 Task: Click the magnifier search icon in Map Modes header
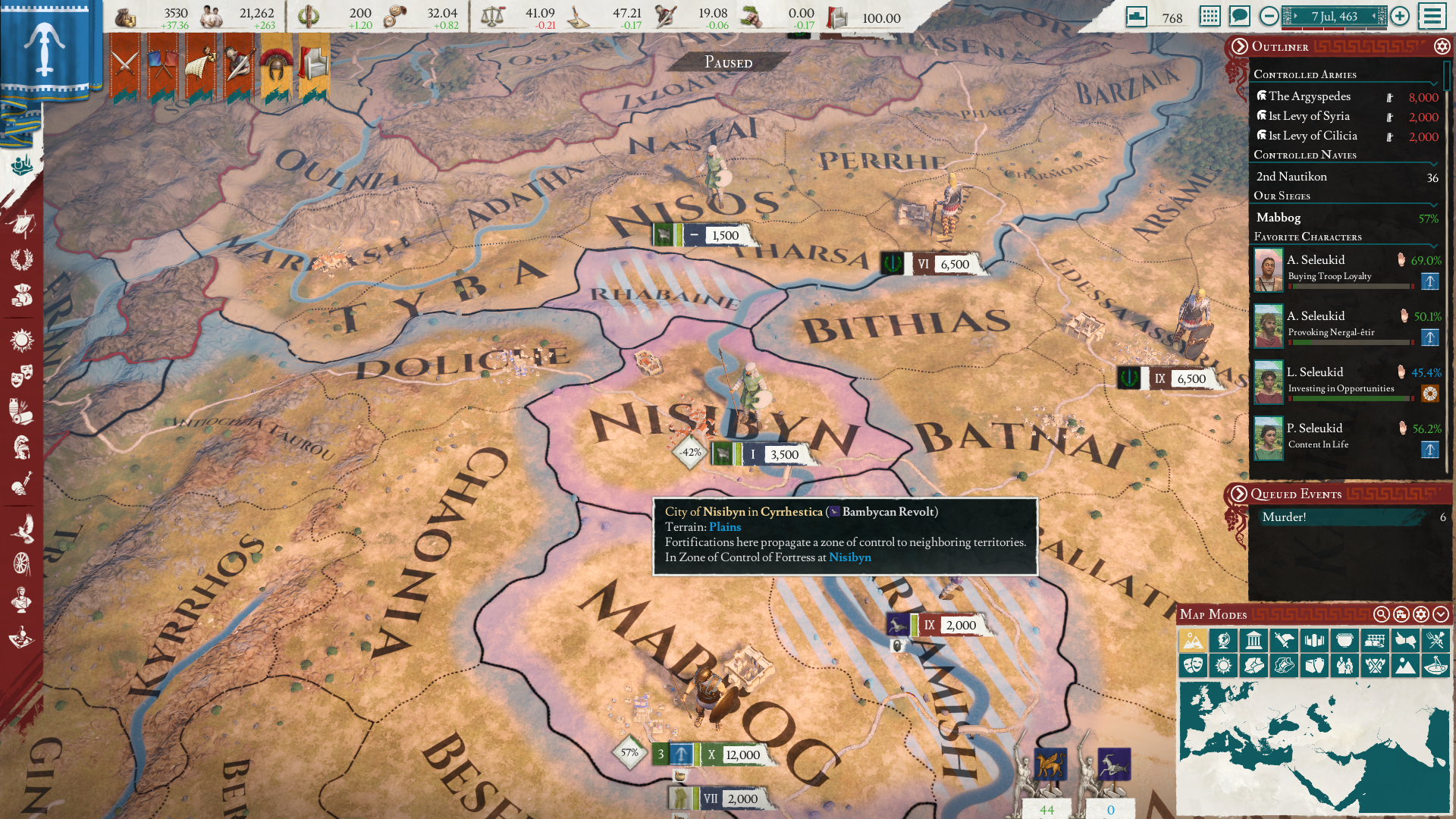tap(1382, 616)
